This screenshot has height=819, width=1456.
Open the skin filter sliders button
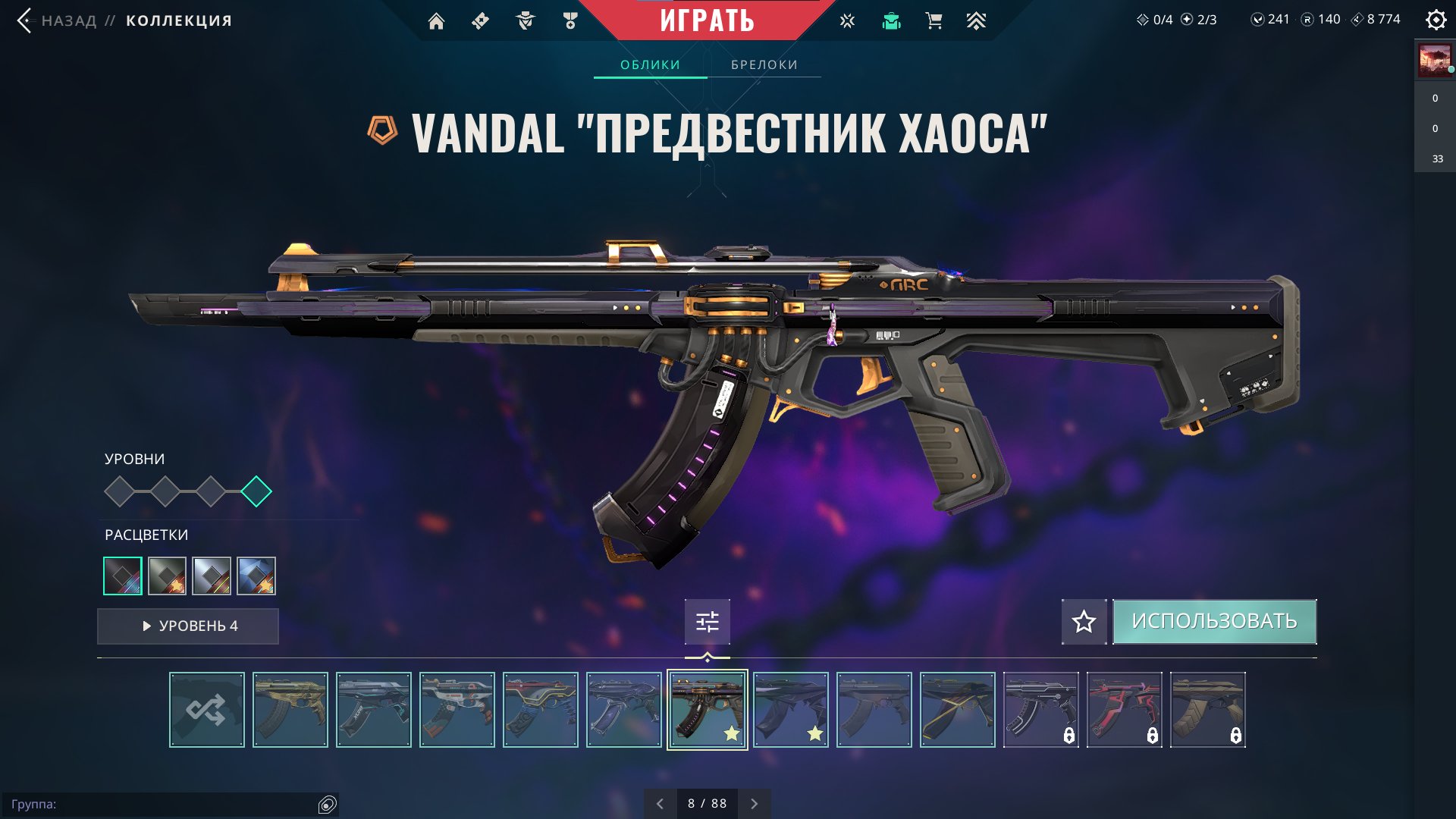point(707,622)
